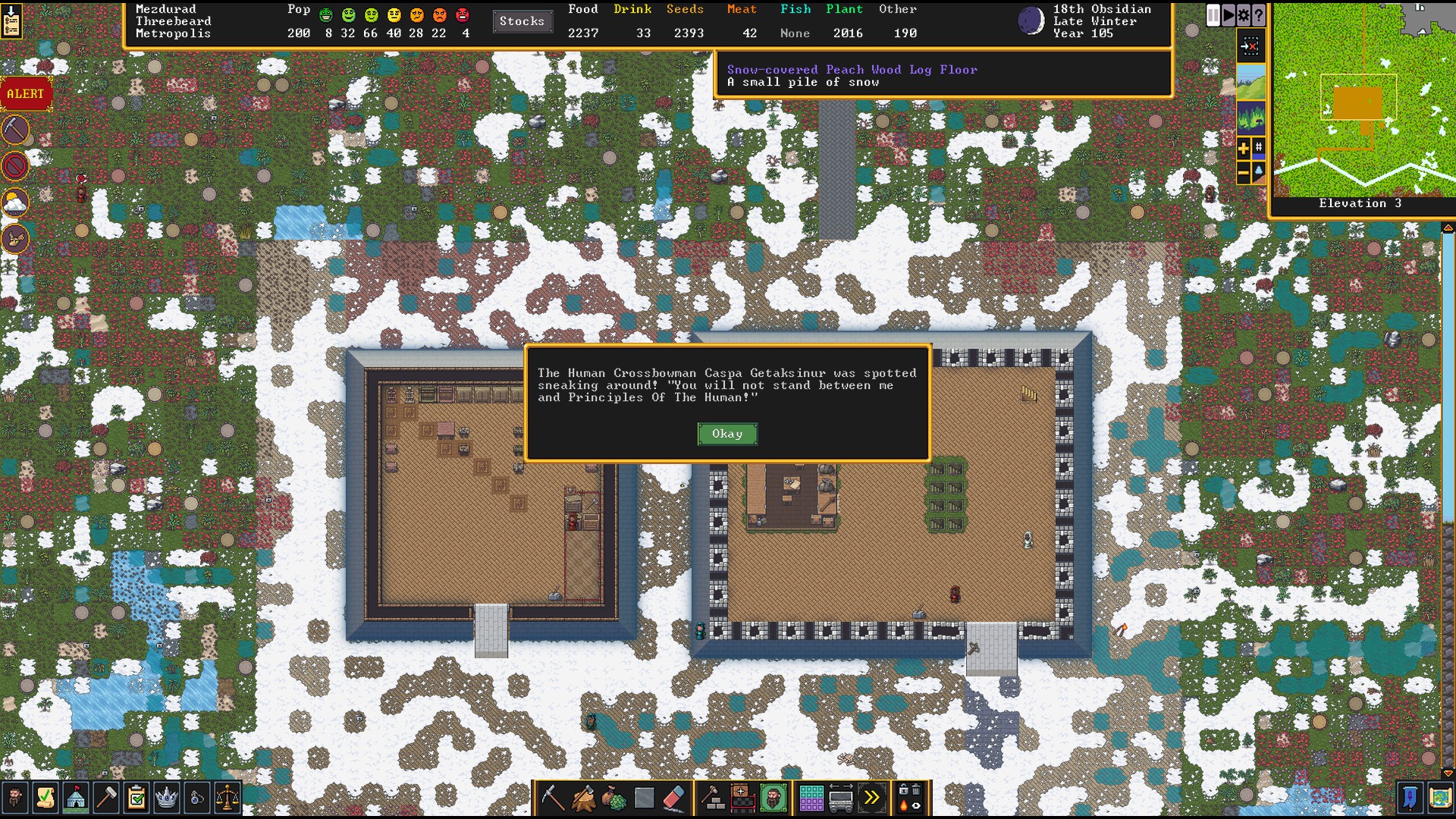Image resolution: width=1456 pixels, height=819 pixels.
Task: Click the minimap to recenter the view
Action: (x=1363, y=100)
